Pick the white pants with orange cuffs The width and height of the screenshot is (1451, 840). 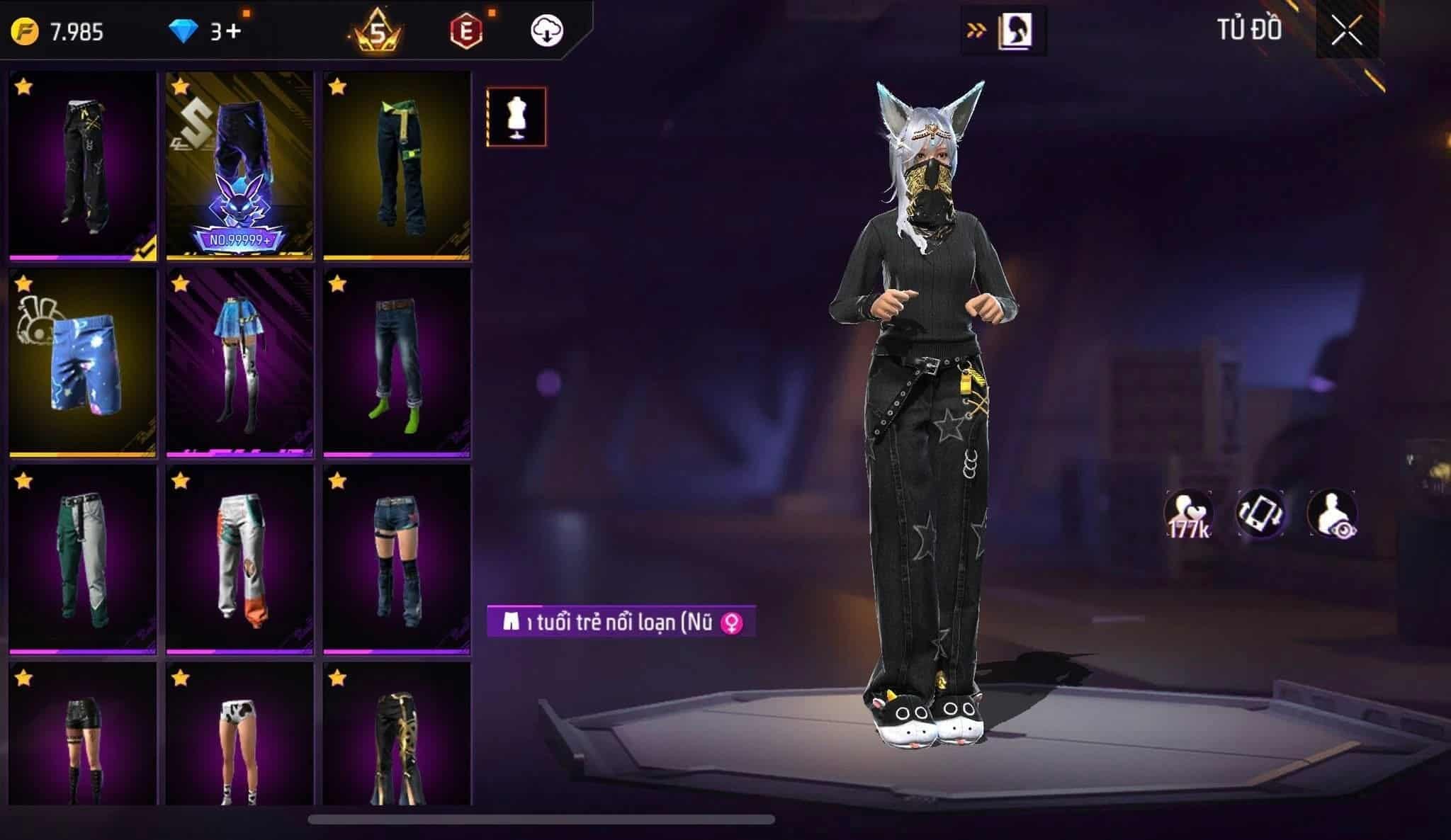point(240,560)
